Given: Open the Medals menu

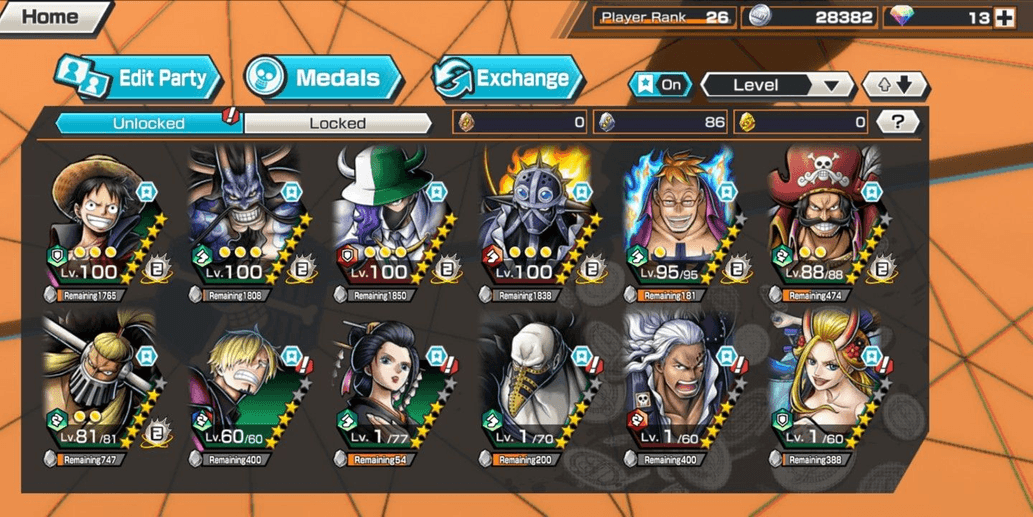Looking at the screenshot, I should pos(324,78).
